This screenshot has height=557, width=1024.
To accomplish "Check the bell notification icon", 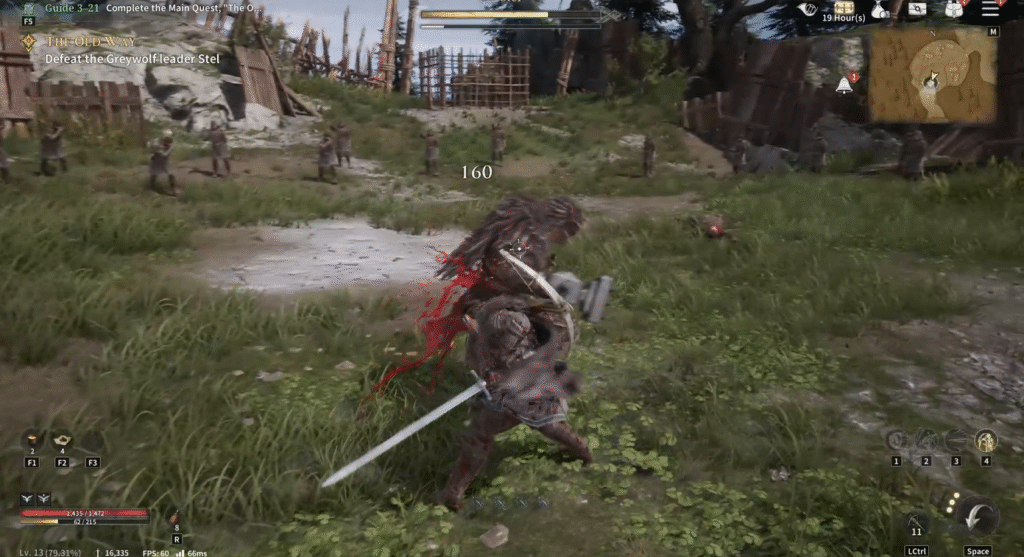I will pyautogui.click(x=844, y=85).
